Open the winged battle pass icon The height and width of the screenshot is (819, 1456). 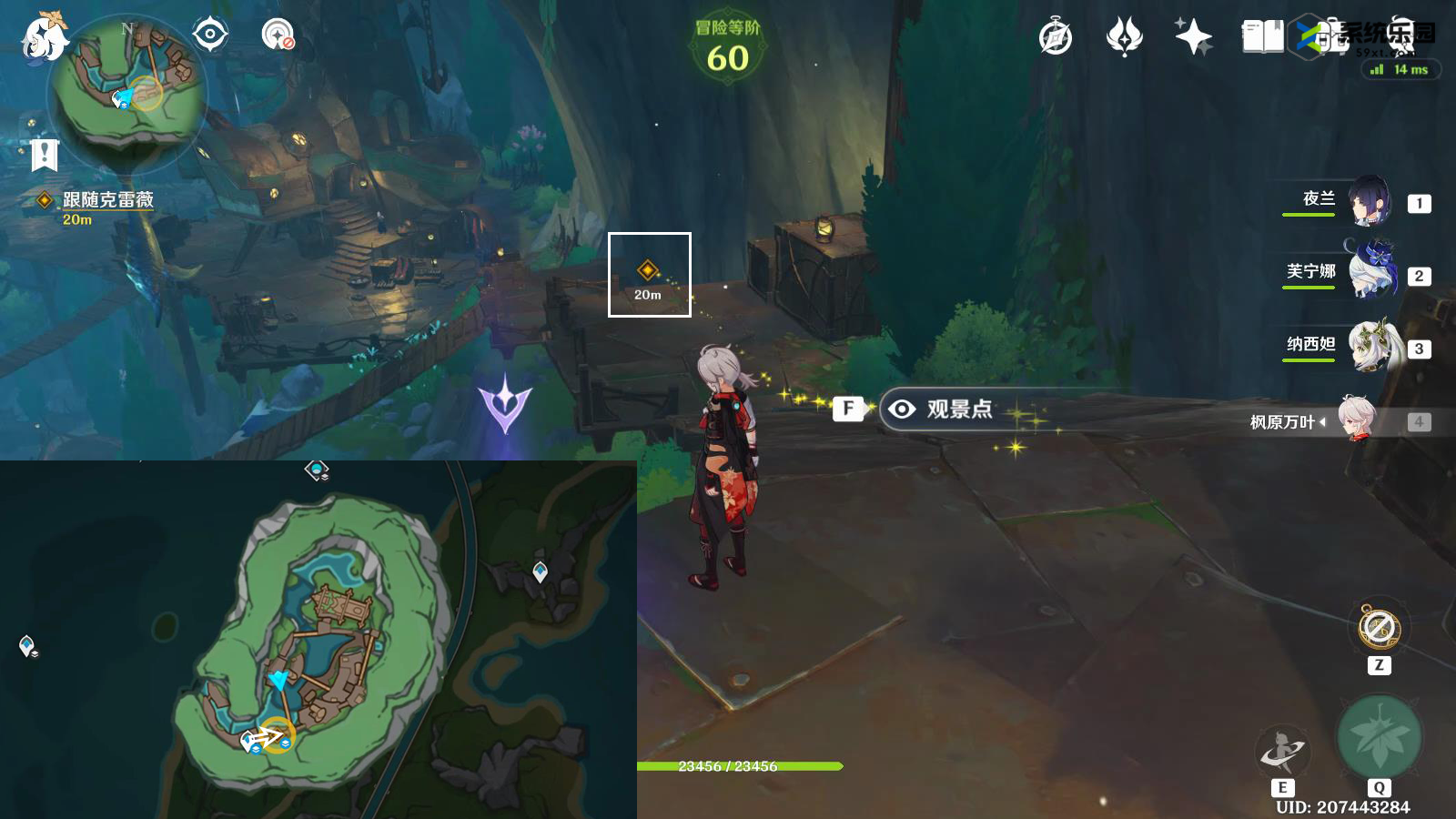(x=1125, y=37)
